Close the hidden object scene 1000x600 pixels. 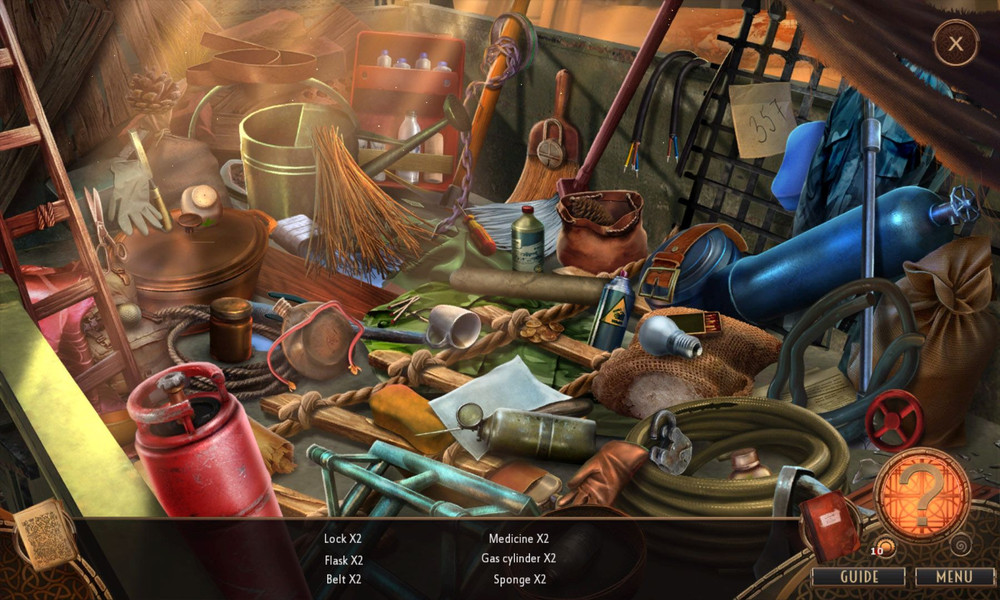[956, 44]
